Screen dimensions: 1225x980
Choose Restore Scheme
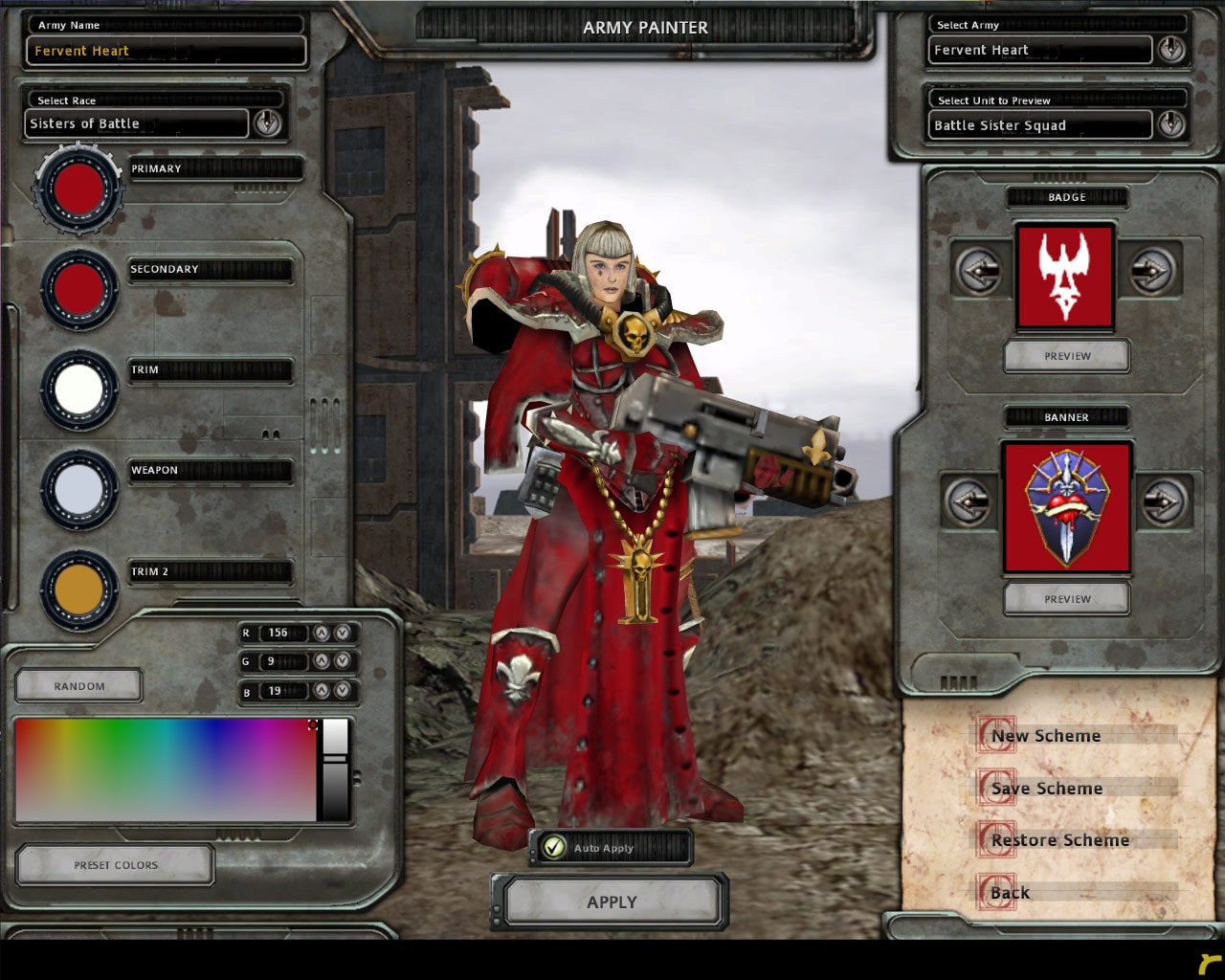point(1059,840)
